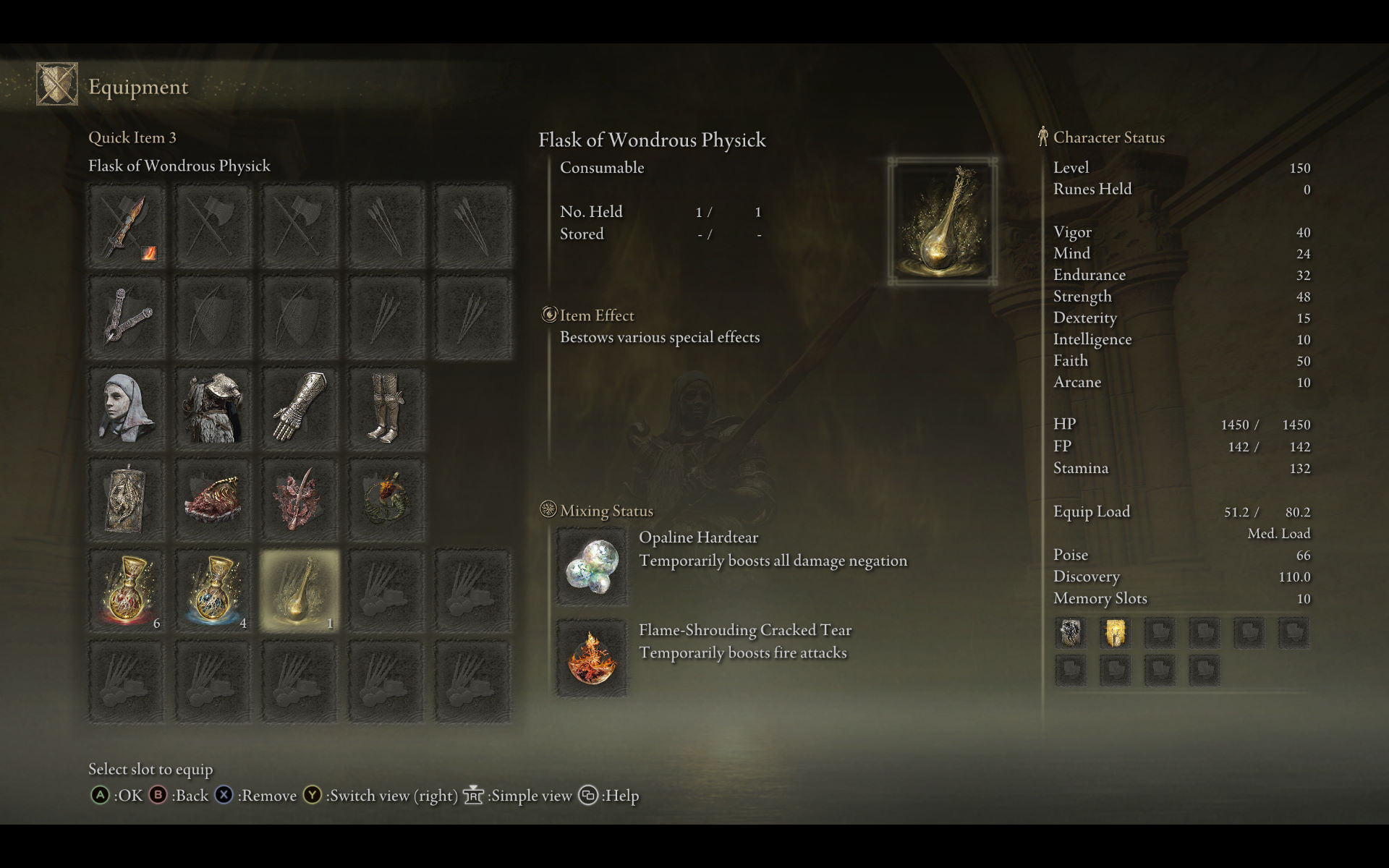
Task: Select the red Crimson Tears flask
Action: [127, 590]
